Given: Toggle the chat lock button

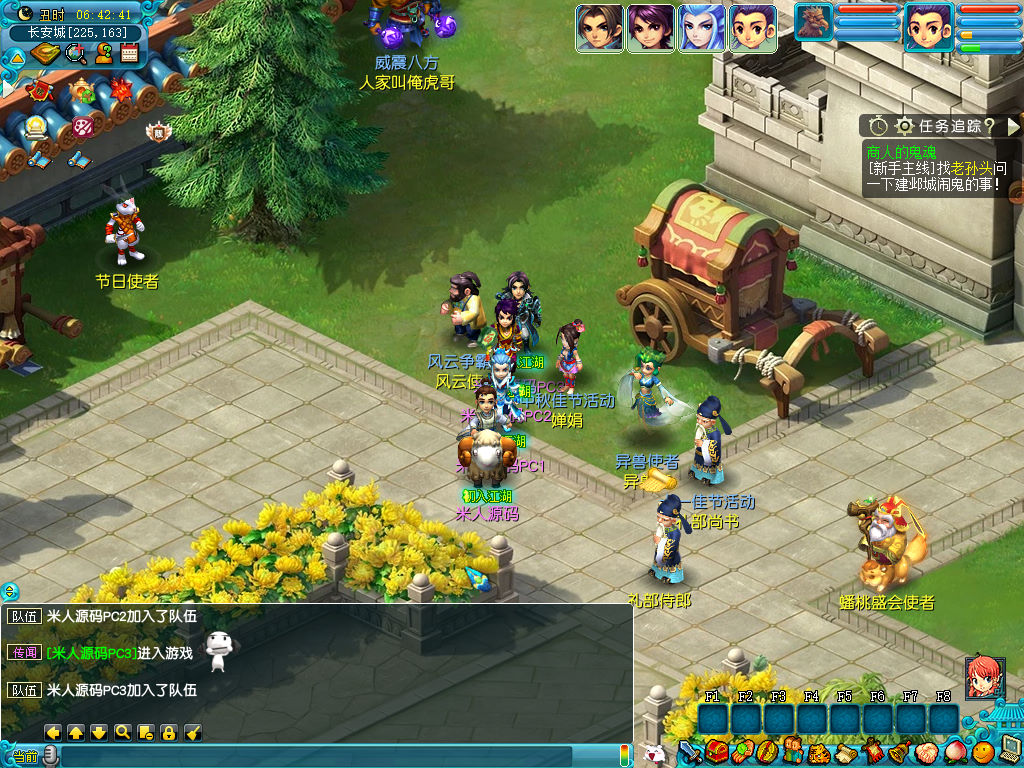Looking at the screenshot, I should [169, 732].
